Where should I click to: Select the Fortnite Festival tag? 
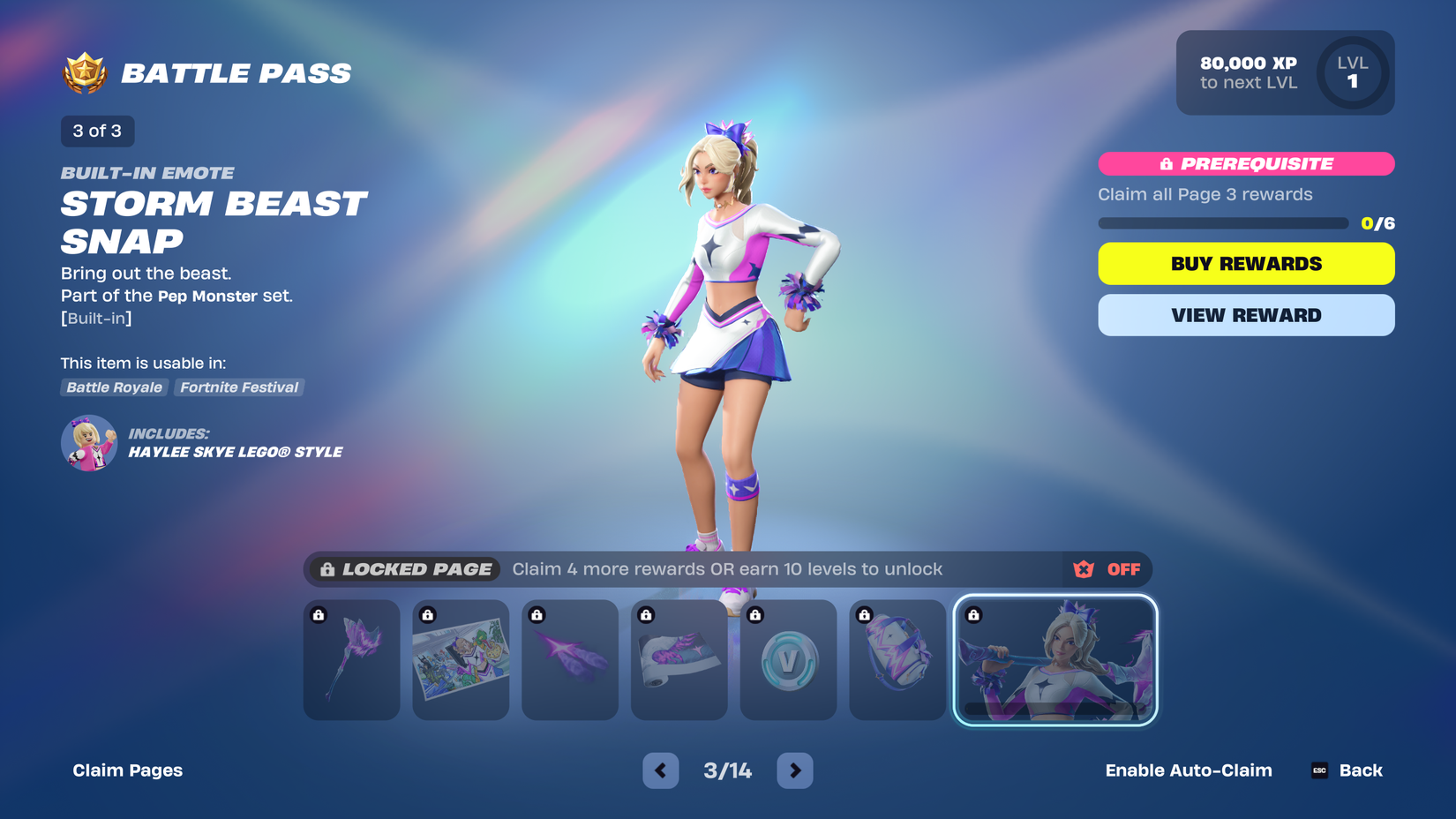point(238,387)
